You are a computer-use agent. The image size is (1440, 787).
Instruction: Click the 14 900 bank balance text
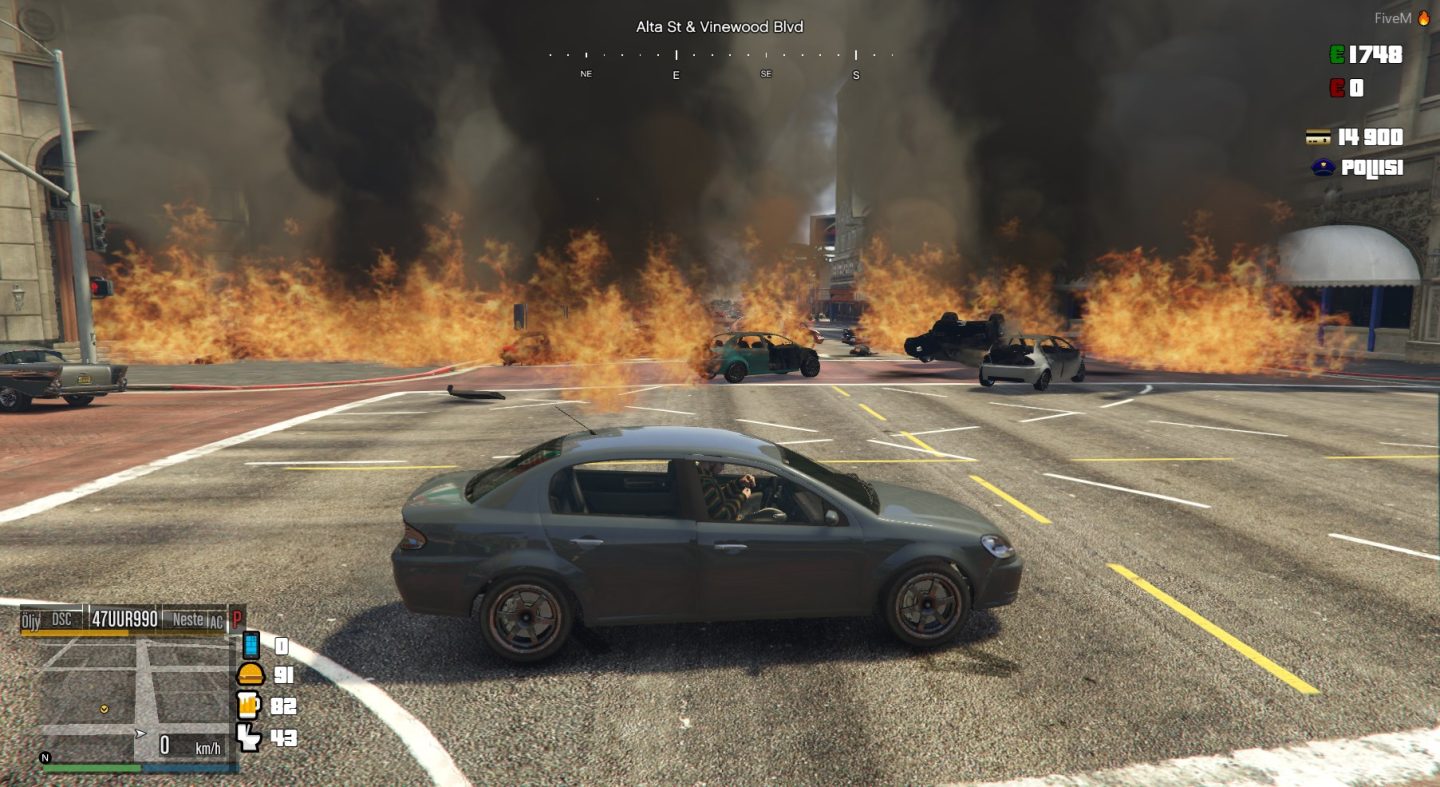click(x=1370, y=136)
